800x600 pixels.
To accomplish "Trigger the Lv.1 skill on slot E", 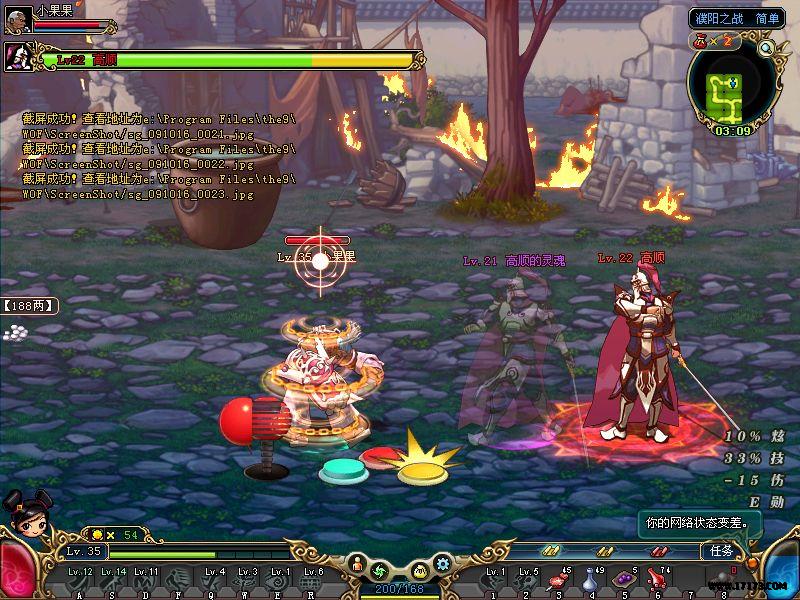I will [x=281, y=581].
